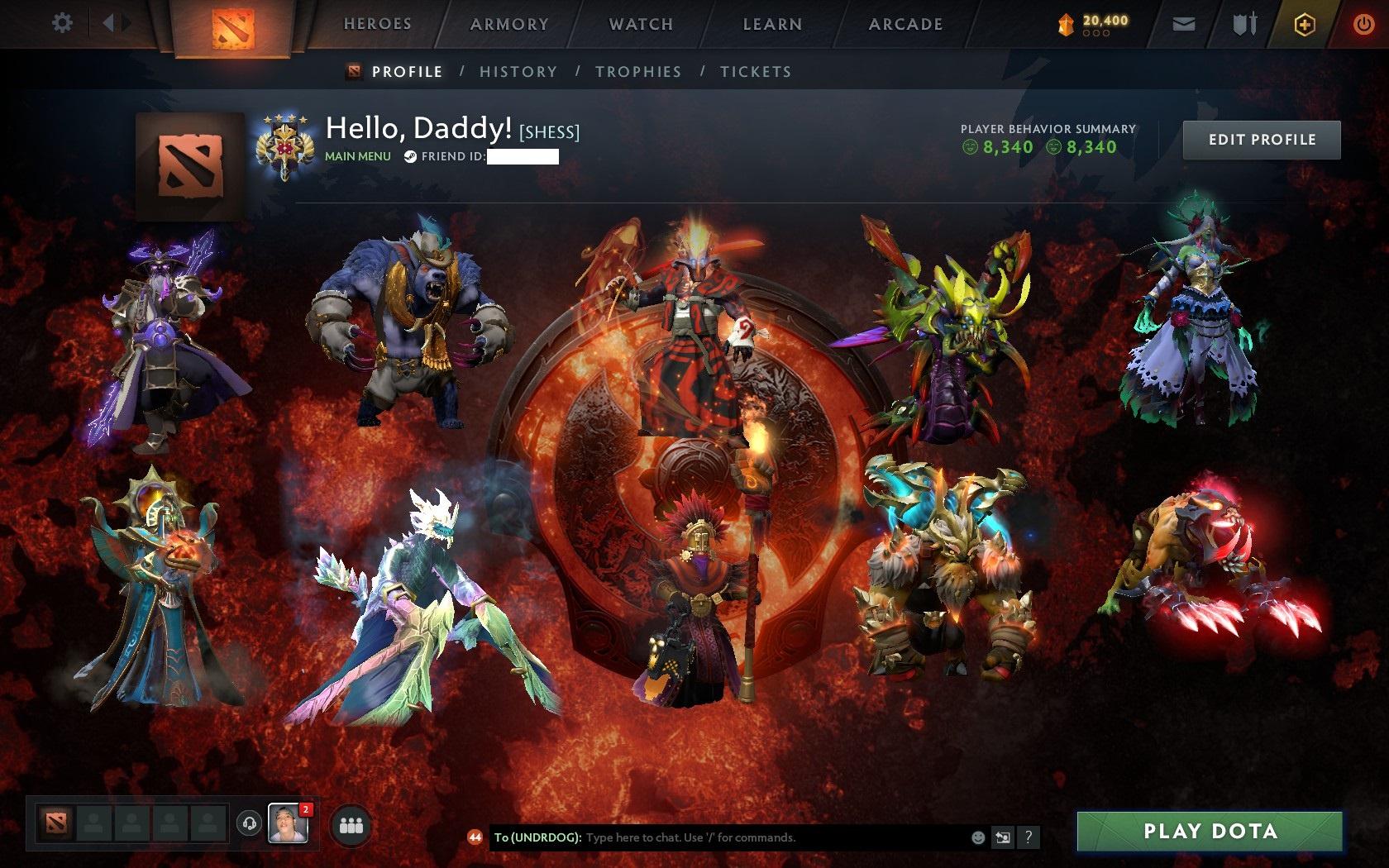This screenshot has width=1389, height=868.
Task: Open the HEROES menu
Action: 377,24
